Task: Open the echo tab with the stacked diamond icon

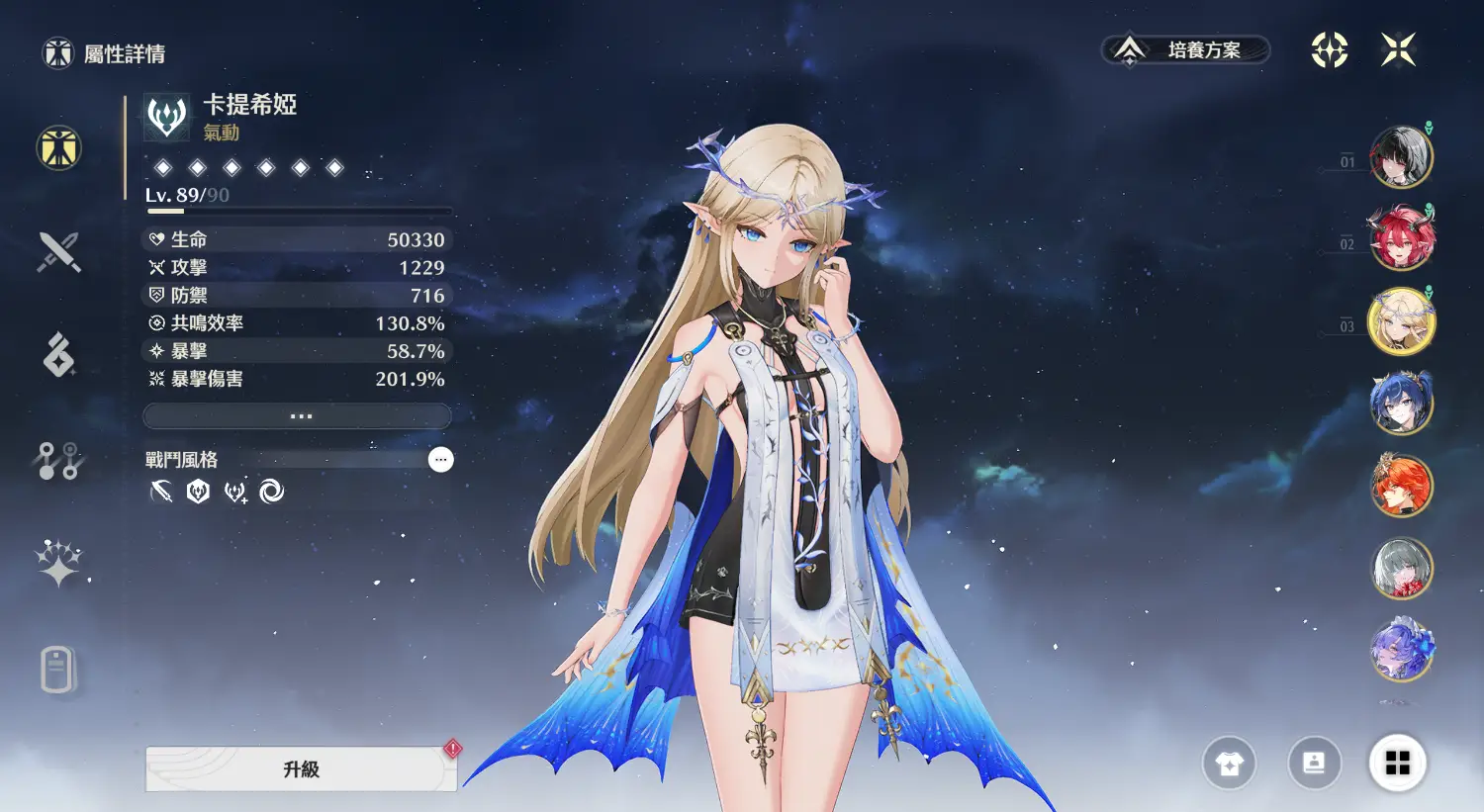Action: [58, 355]
